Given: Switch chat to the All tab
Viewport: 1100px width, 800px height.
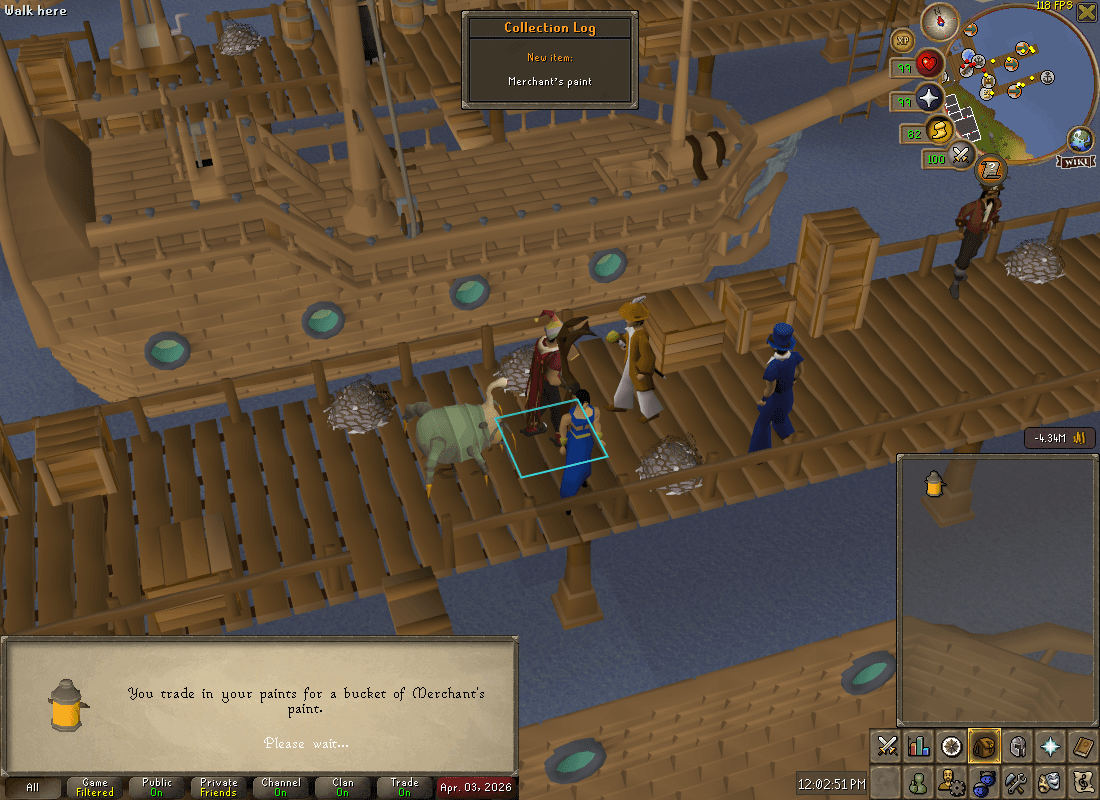Looking at the screenshot, I should pyautogui.click(x=33, y=787).
